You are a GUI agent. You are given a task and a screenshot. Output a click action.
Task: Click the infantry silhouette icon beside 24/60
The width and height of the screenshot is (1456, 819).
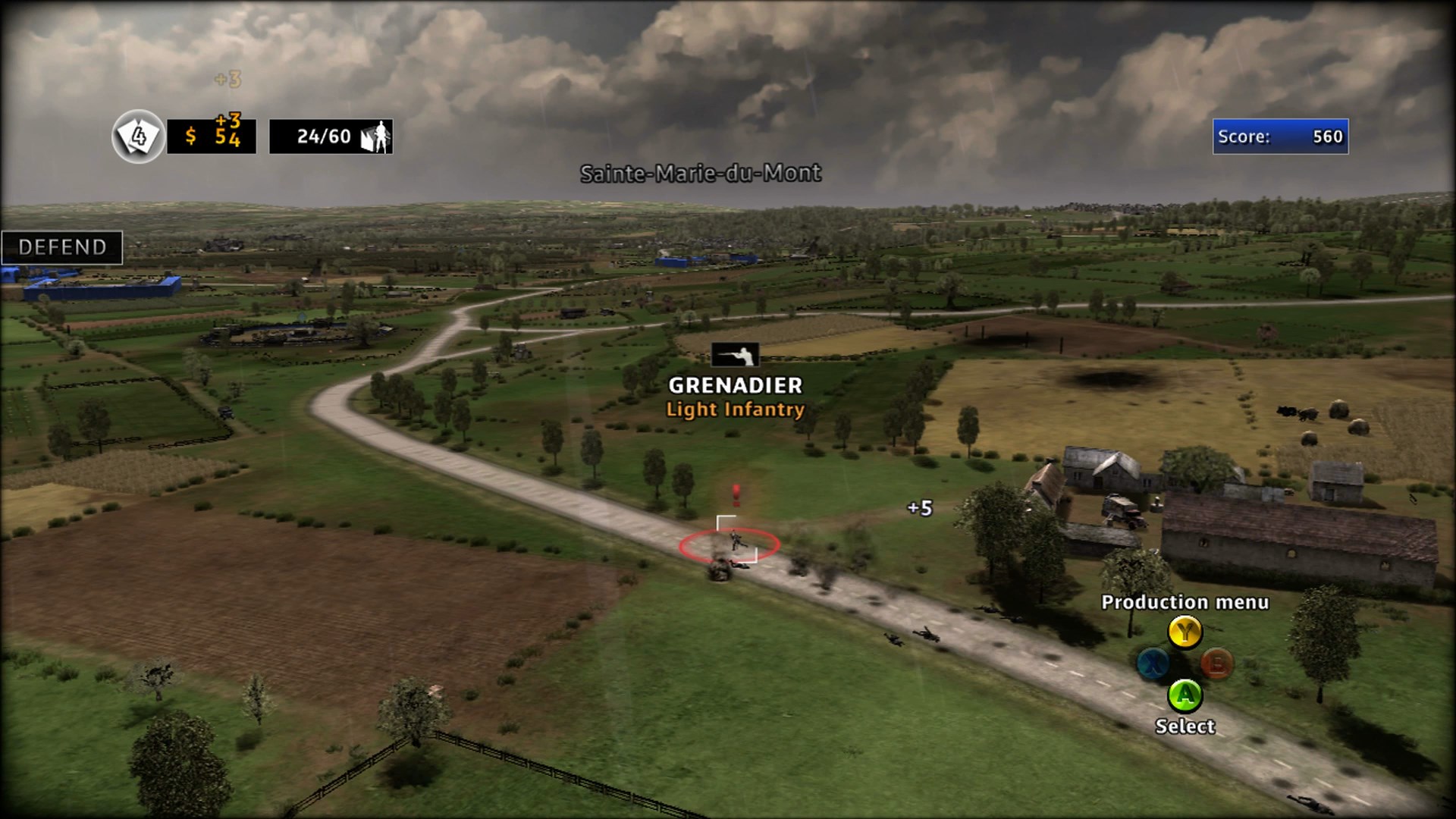click(x=377, y=136)
